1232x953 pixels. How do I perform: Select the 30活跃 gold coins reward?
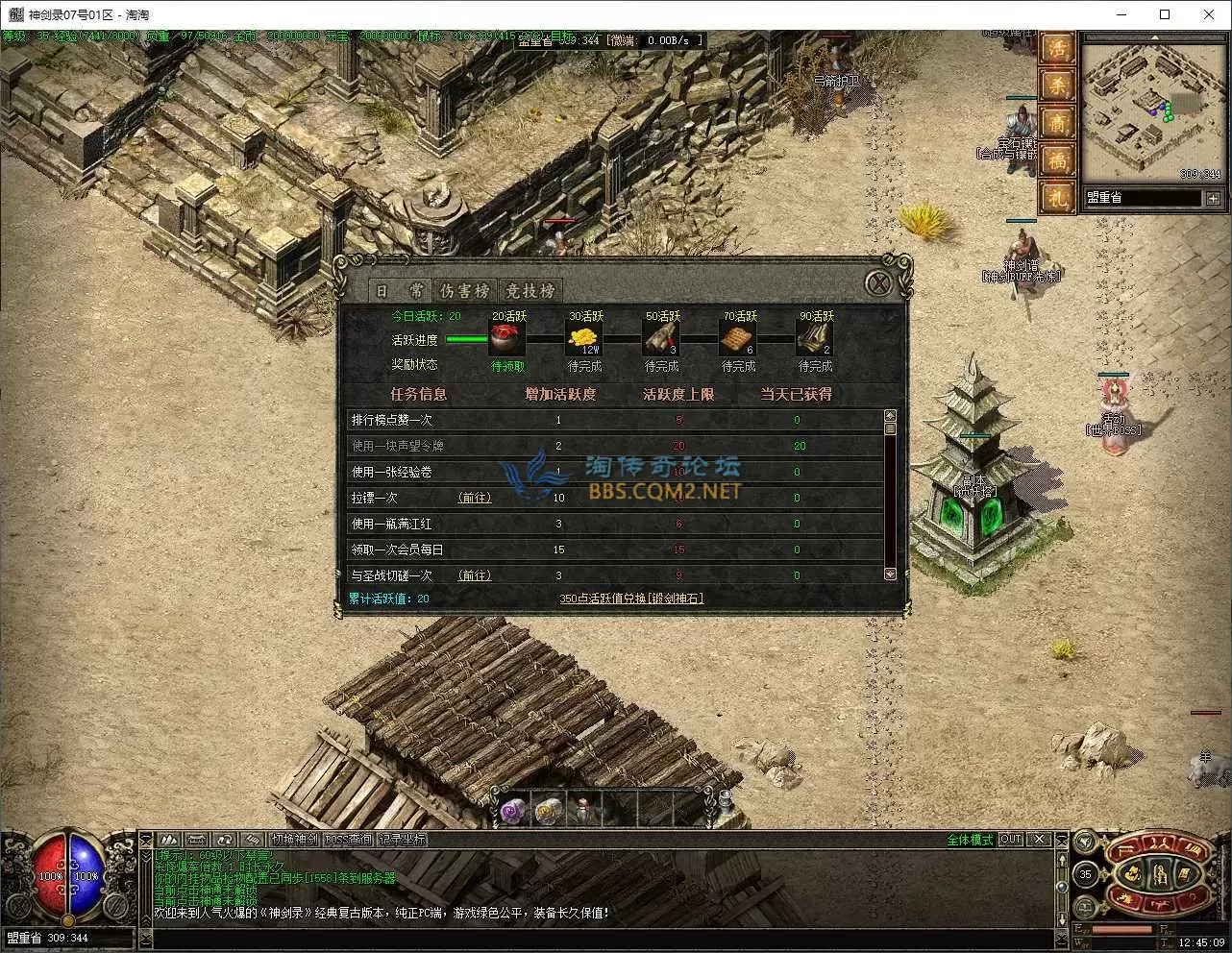point(584,339)
